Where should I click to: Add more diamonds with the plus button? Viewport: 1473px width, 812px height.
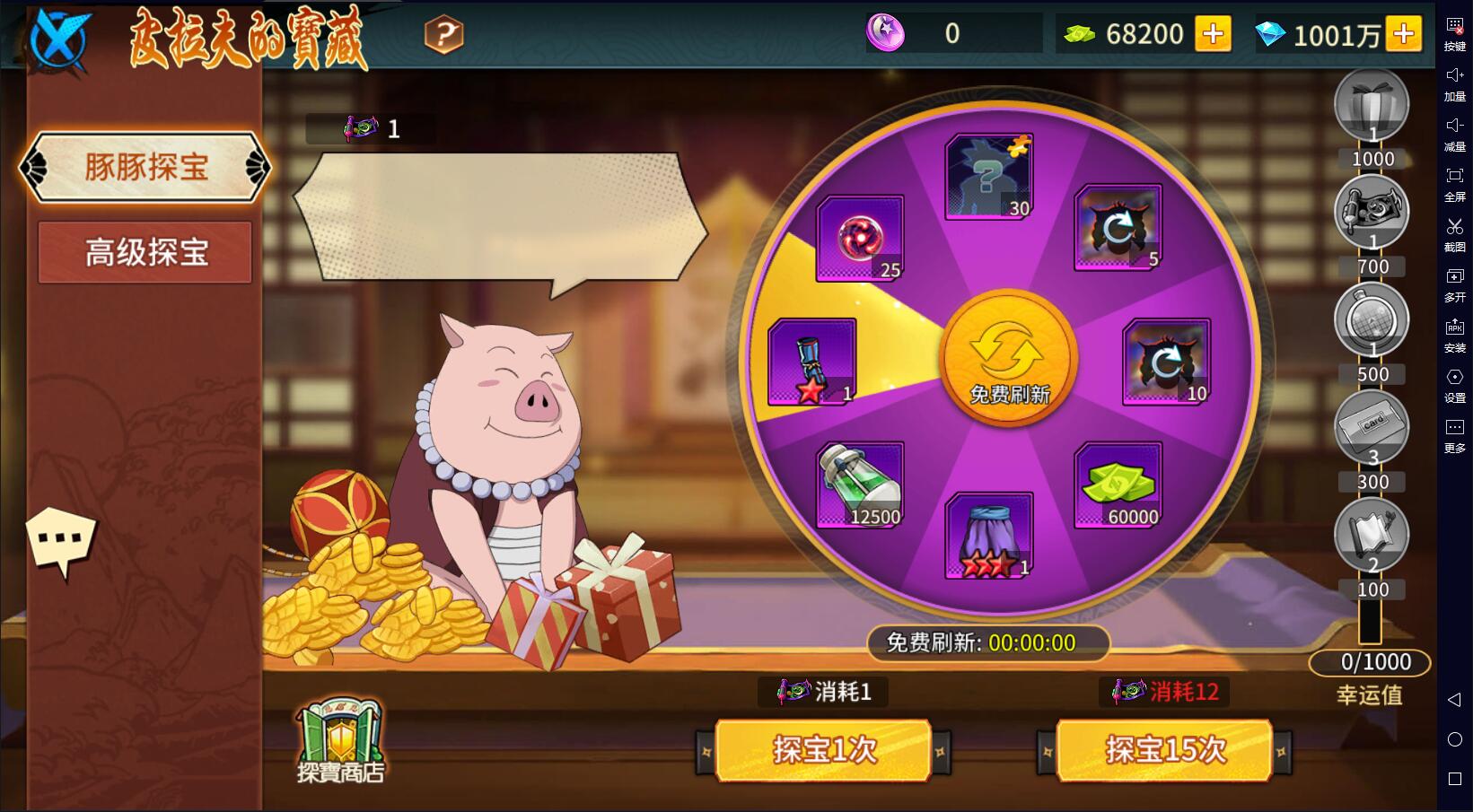[1403, 35]
